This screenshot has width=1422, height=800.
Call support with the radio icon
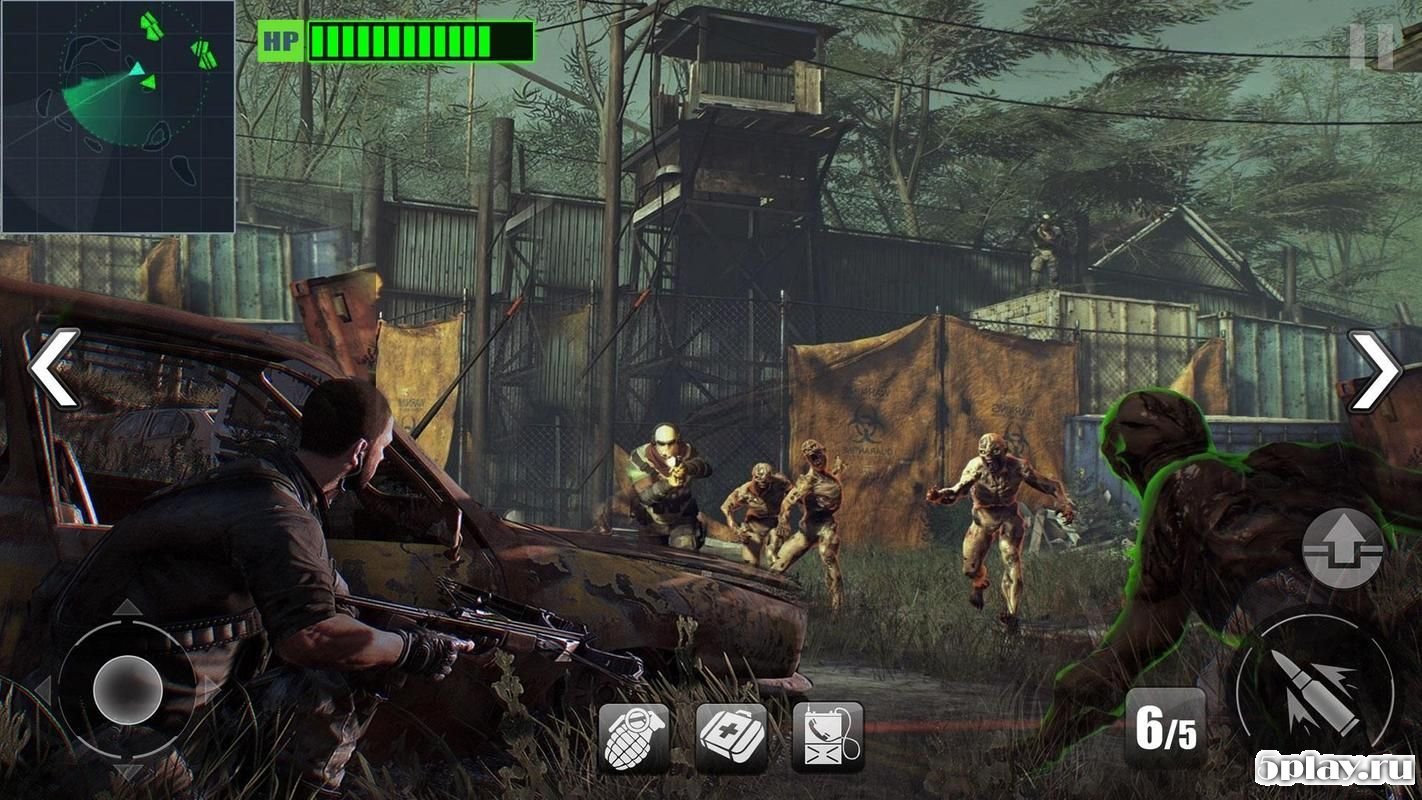(827, 737)
